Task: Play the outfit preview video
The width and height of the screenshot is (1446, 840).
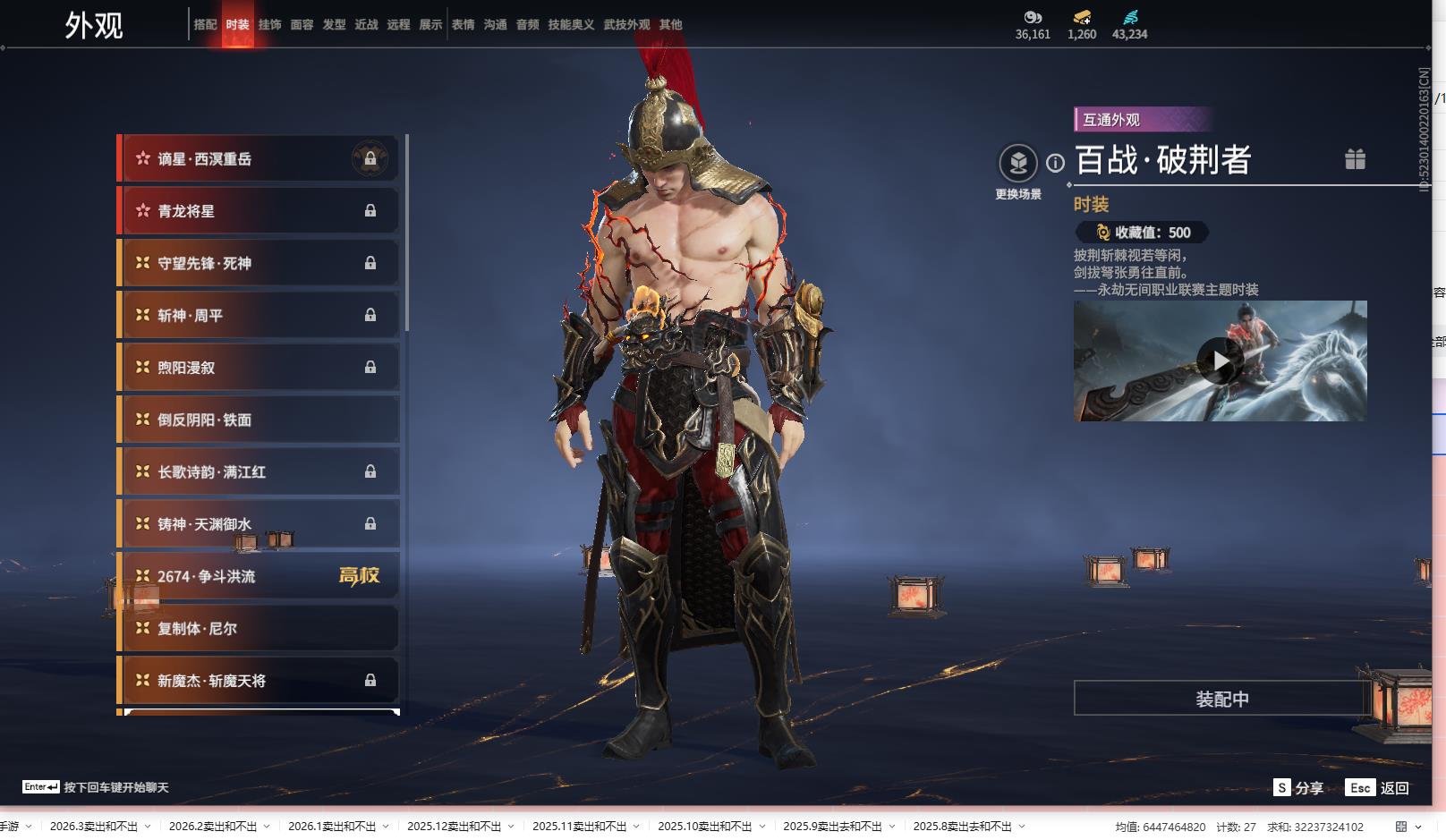Action: coord(1220,361)
